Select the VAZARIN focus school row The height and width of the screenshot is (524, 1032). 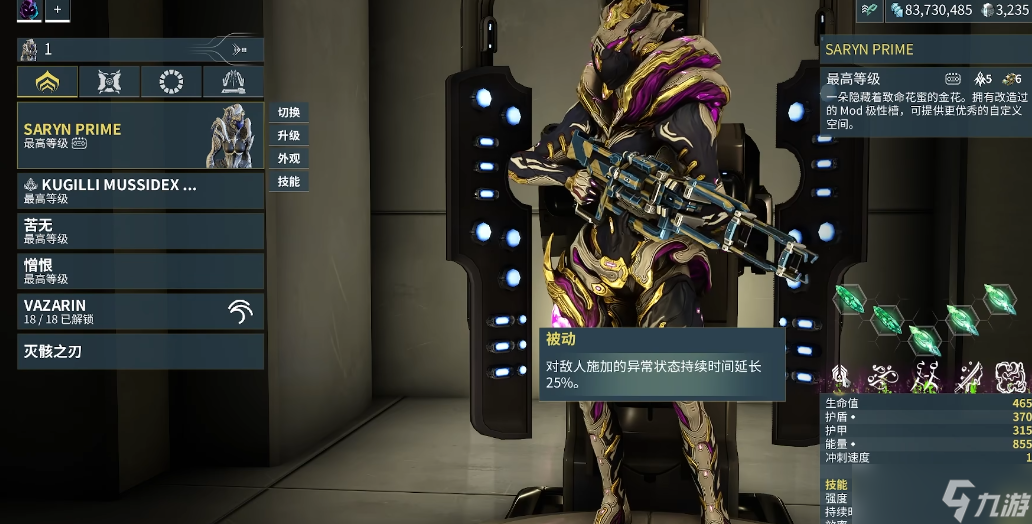pos(140,311)
